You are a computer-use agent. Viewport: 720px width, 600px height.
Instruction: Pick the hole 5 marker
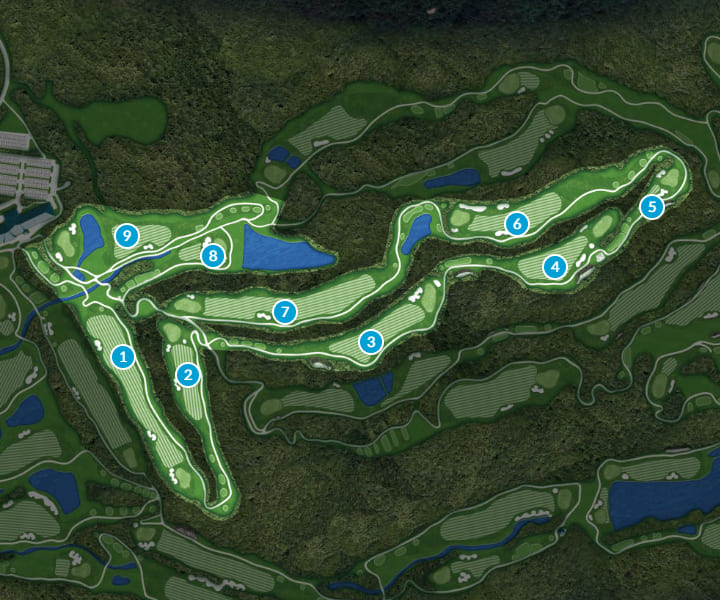pyautogui.click(x=652, y=207)
